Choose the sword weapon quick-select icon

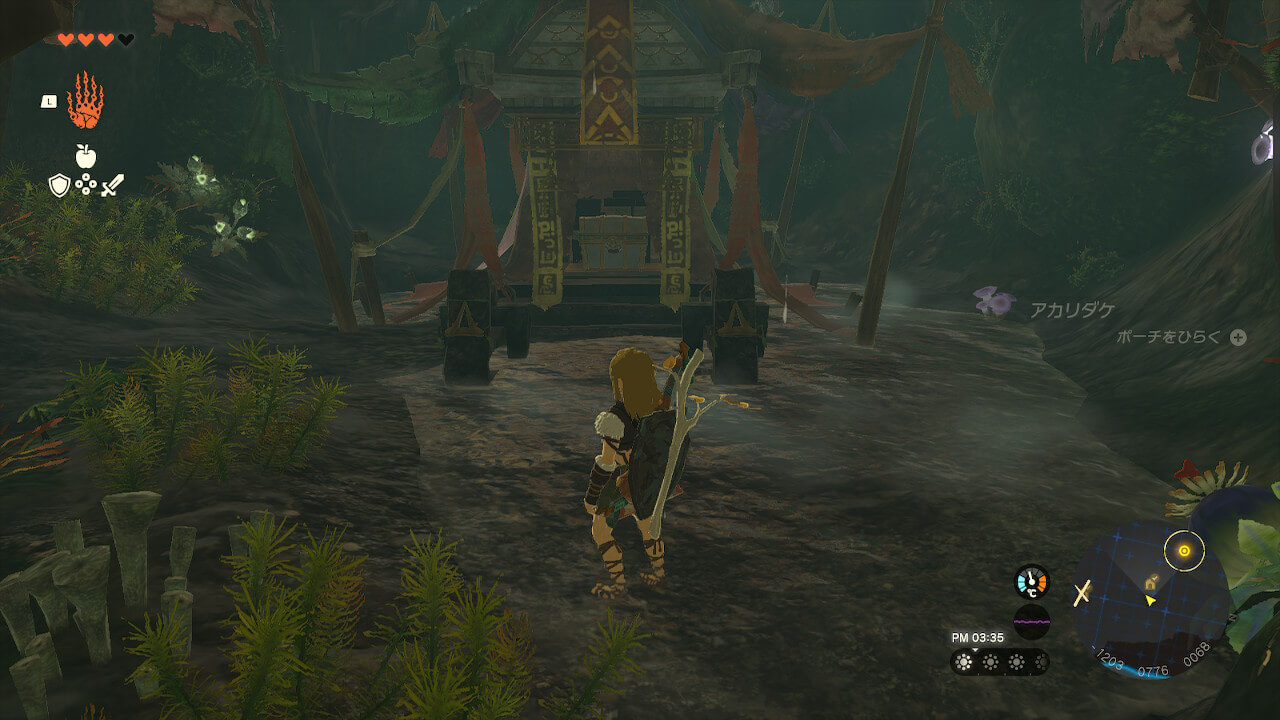[x=112, y=185]
